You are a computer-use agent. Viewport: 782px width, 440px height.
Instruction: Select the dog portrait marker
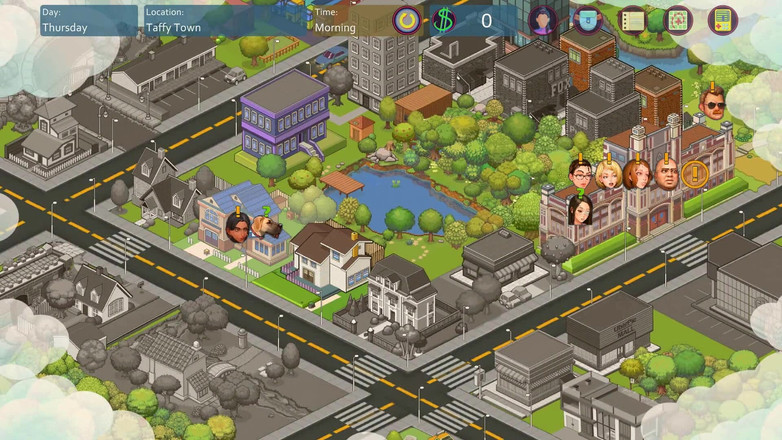click(267, 229)
